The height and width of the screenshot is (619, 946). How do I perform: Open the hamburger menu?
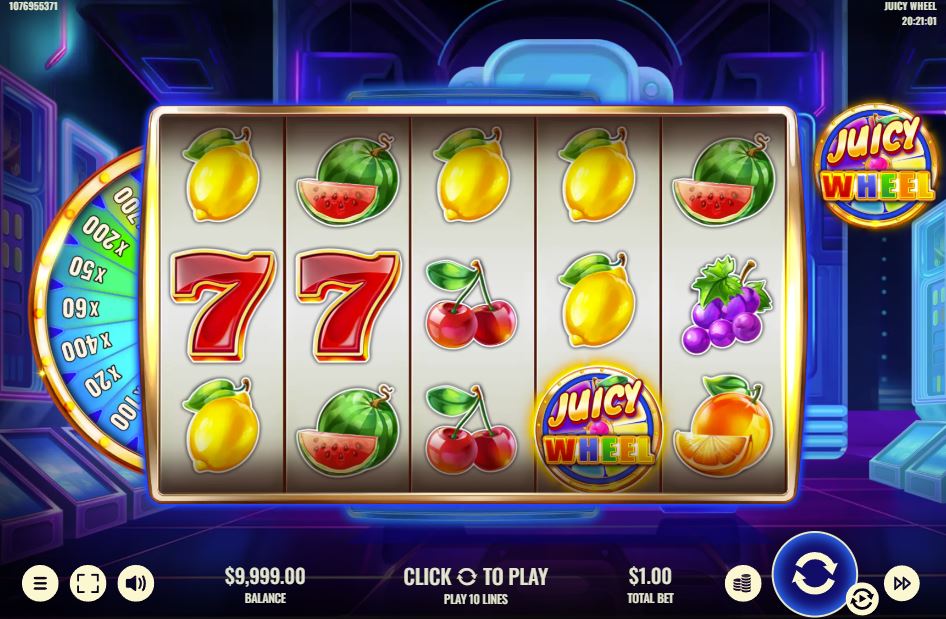pyautogui.click(x=40, y=583)
